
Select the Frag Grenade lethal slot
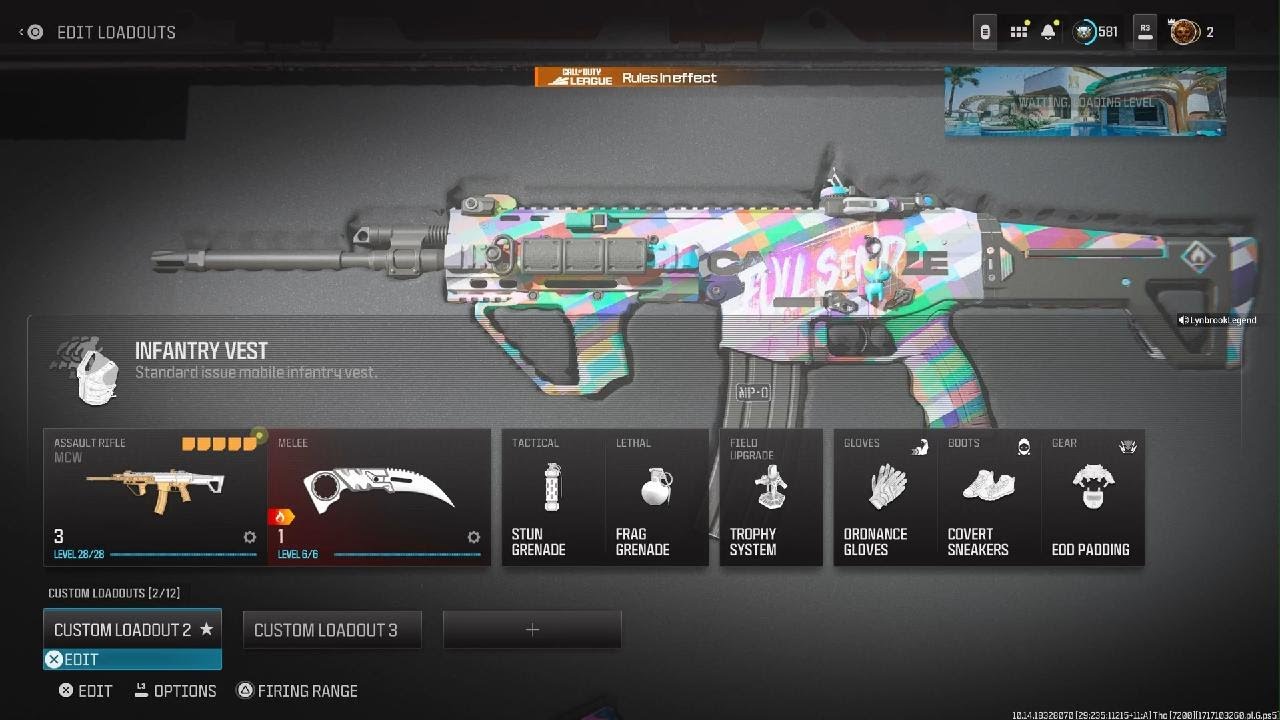click(657, 497)
